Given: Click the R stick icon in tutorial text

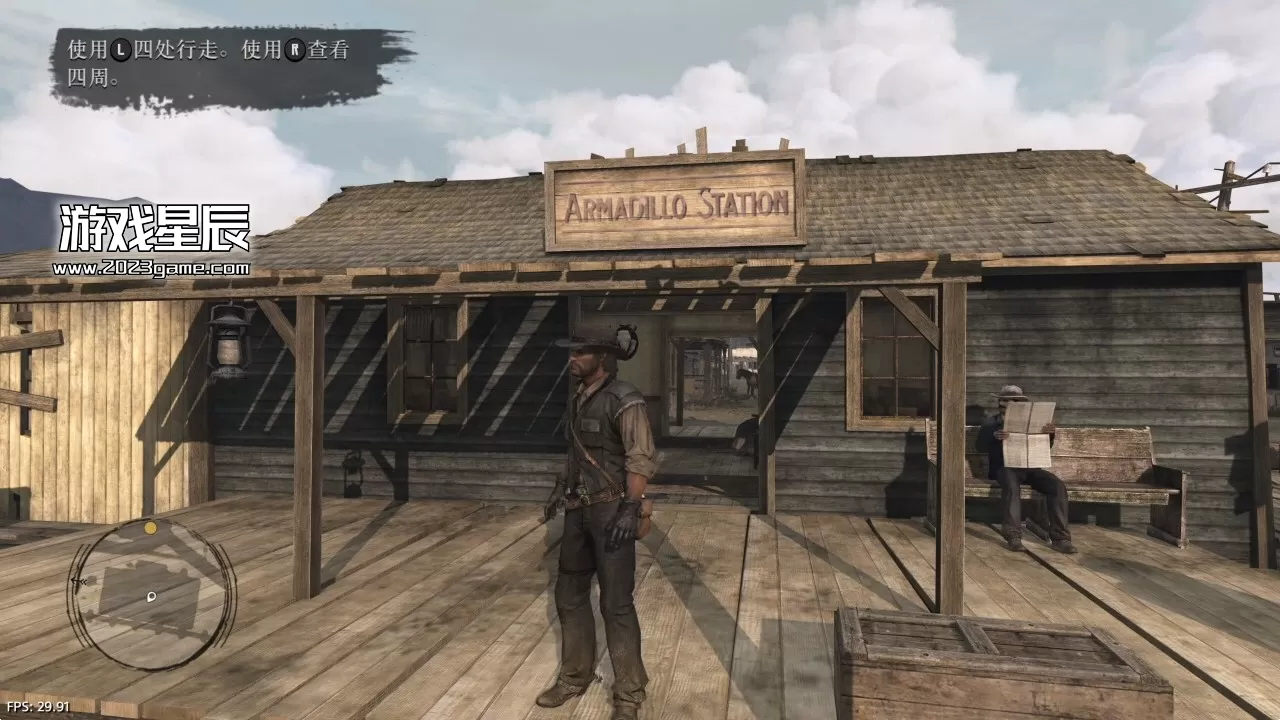Looking at the screenshot, I should click(x=294, y=49).
